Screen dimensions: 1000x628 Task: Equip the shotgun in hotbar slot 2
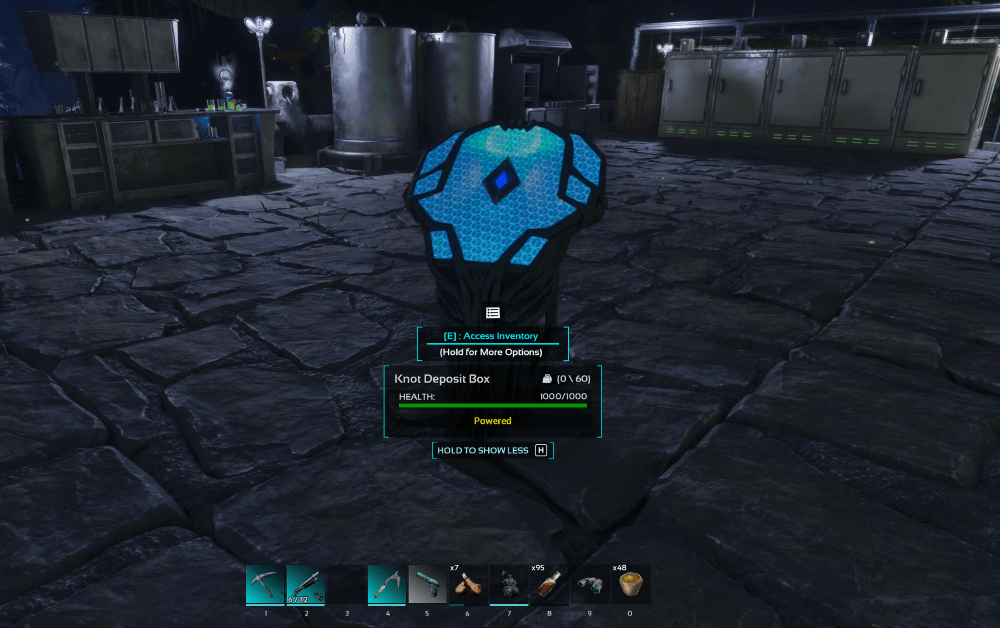coord(306,584)
